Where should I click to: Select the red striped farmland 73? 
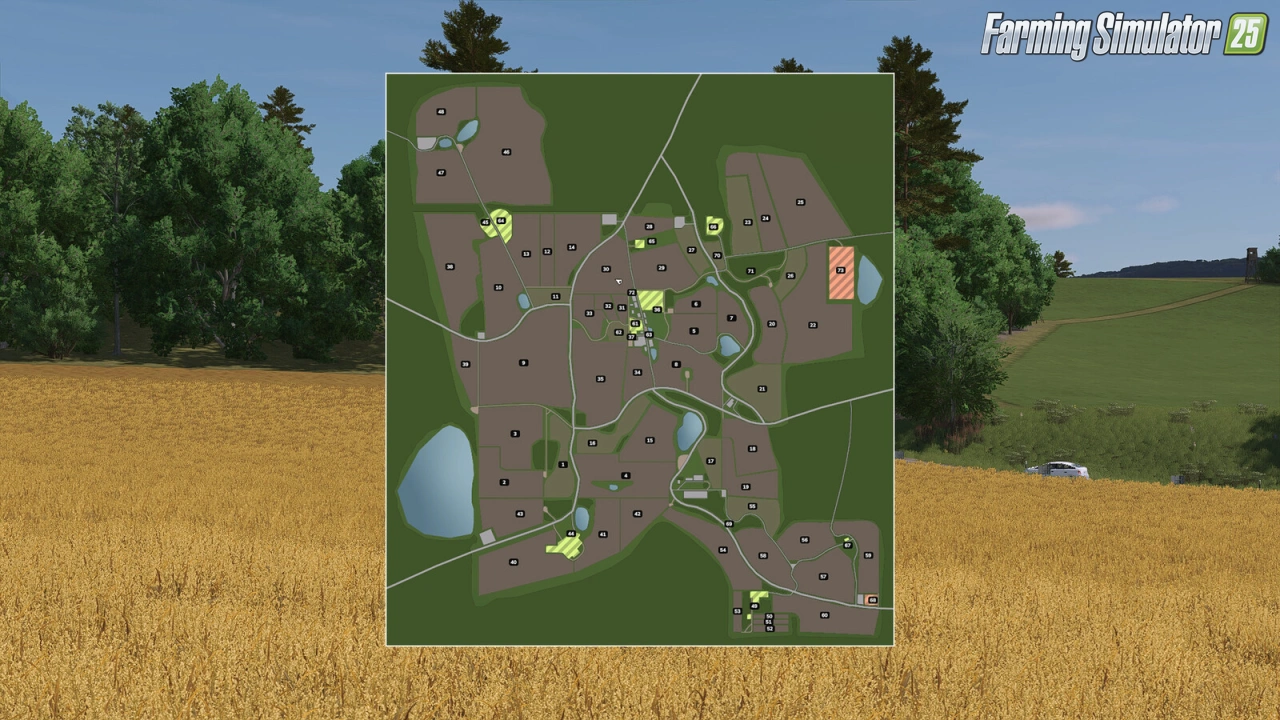(x=840, y=270)
